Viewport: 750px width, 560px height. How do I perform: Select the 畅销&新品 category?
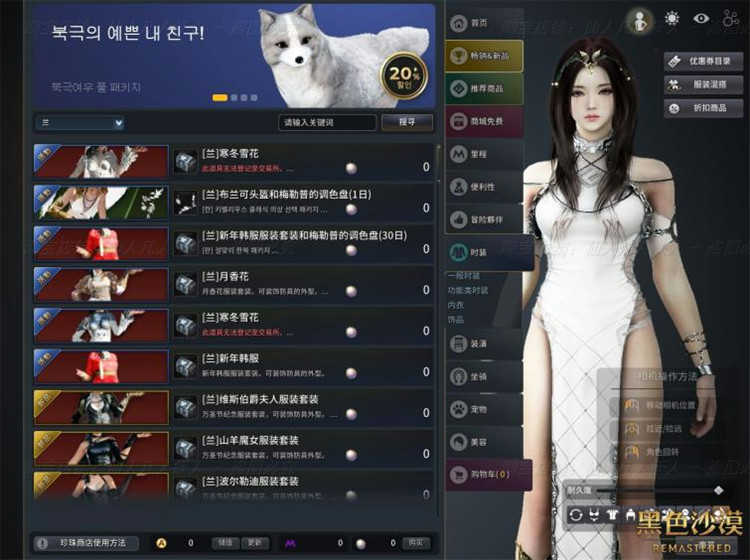point(483,56)
